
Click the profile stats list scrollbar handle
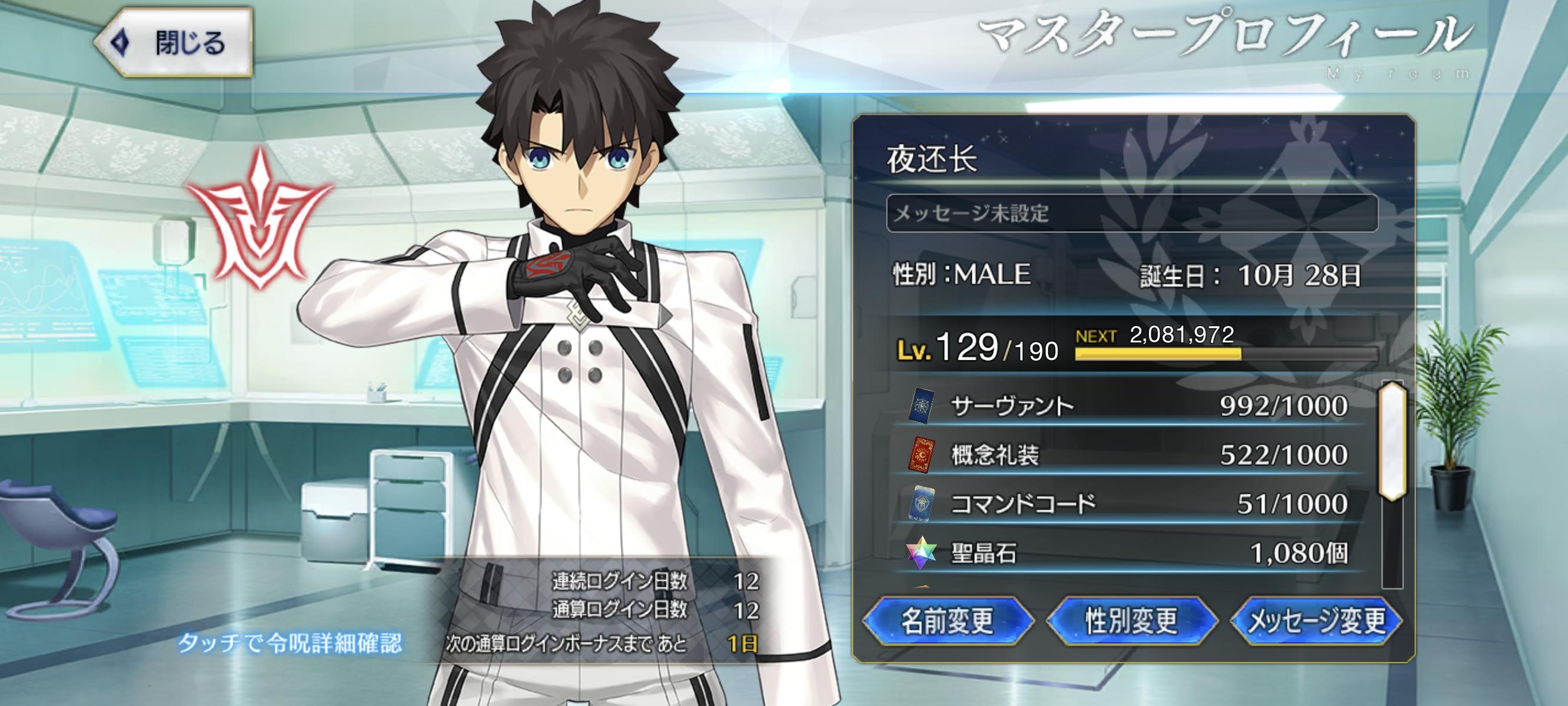tap(1393, 441)
